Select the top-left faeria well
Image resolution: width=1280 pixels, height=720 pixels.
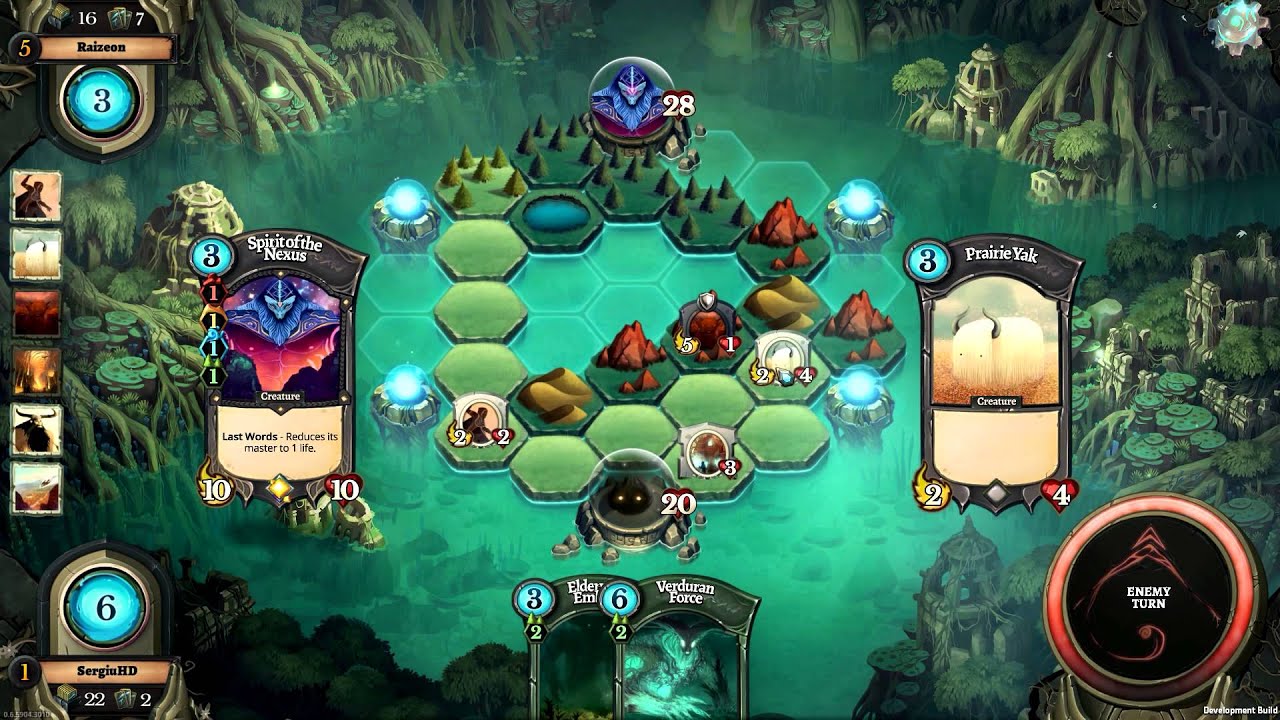coord(409,198)
